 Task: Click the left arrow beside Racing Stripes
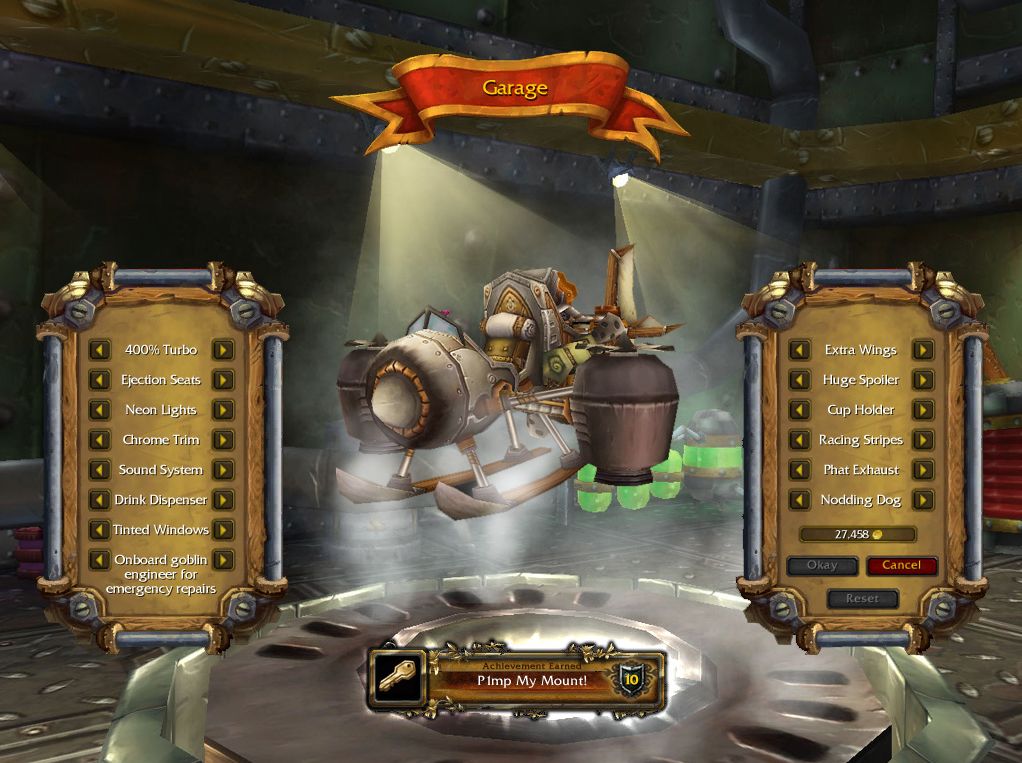tap(799, 440)
